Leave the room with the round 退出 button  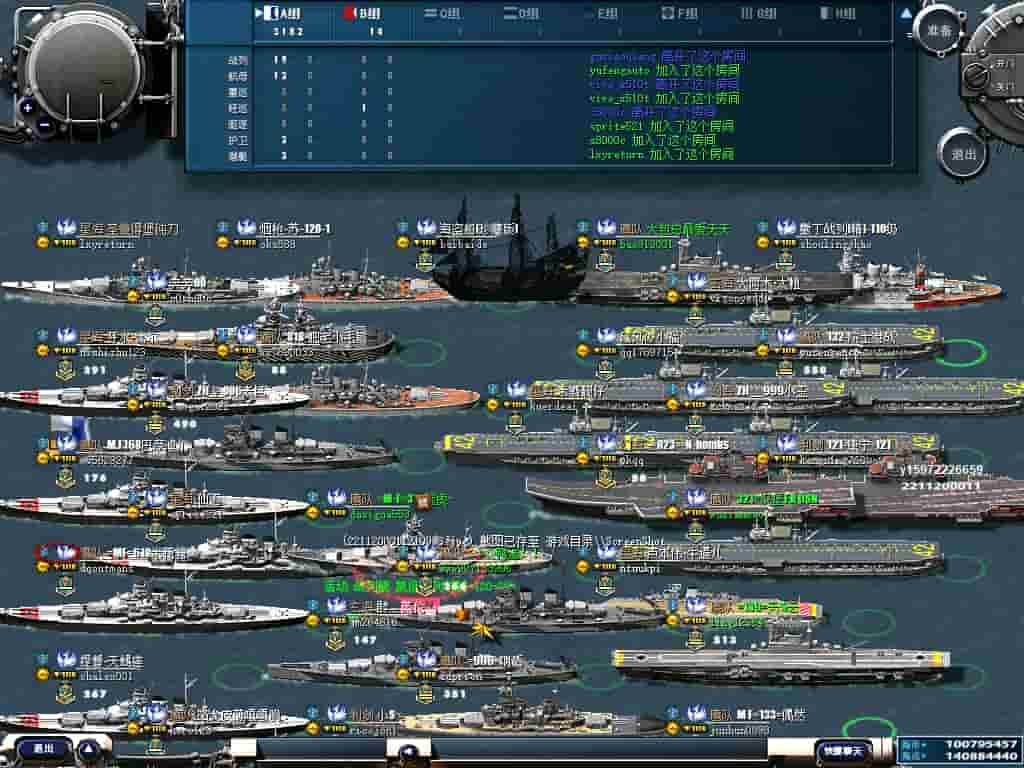click(963, 155)
